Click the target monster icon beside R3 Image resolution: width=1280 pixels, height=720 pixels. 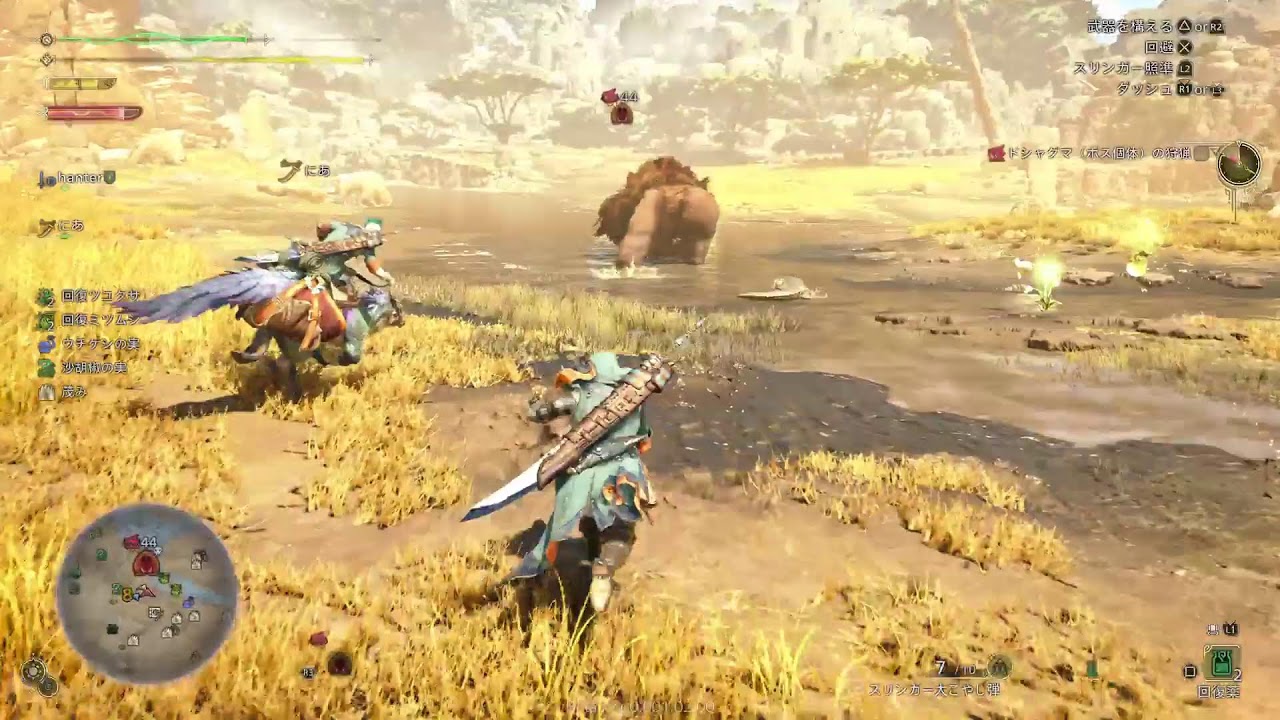tap(340, 664)
